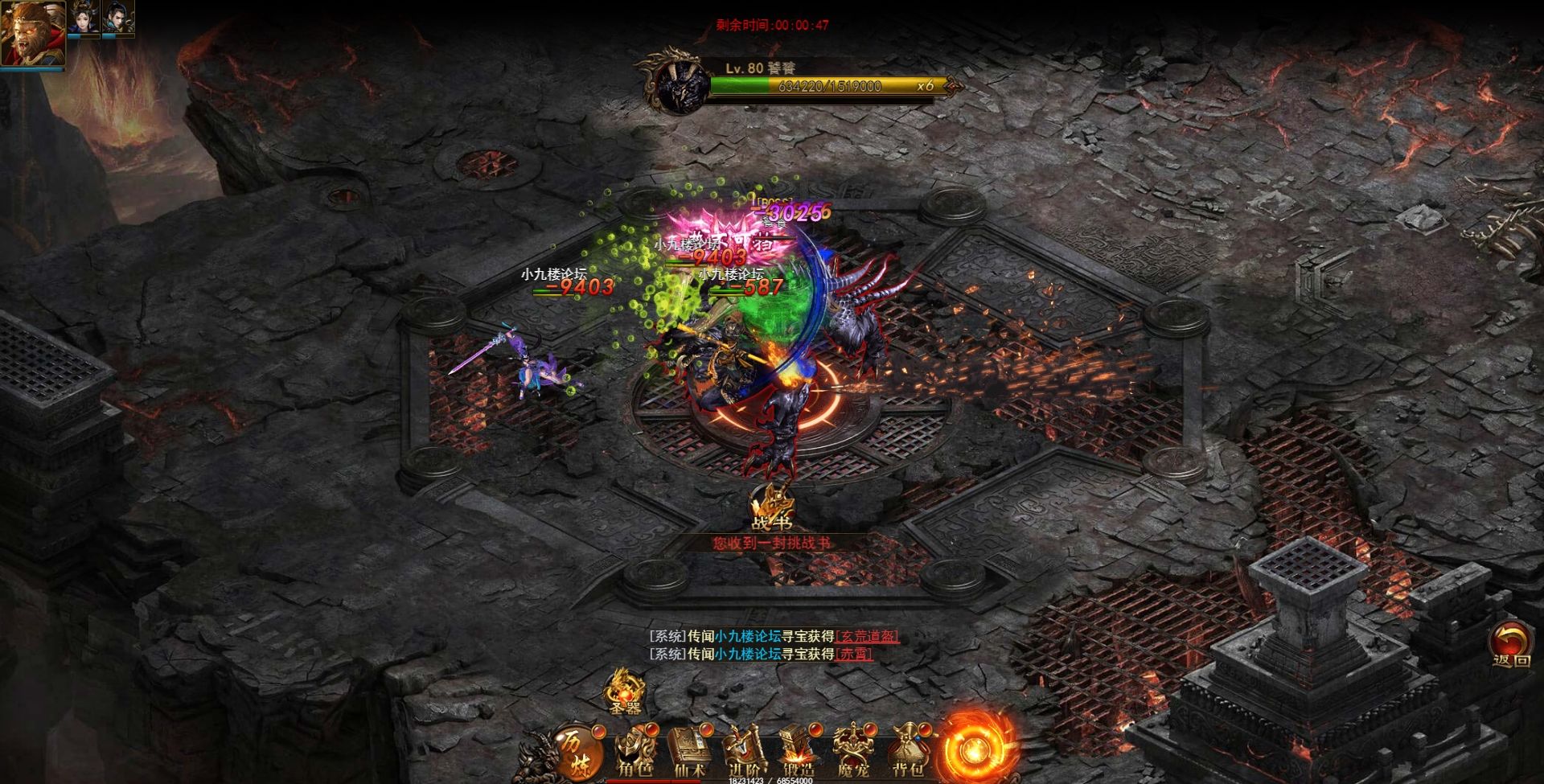Open the 玄荒道盔 item link in chat

click(867, 636)
